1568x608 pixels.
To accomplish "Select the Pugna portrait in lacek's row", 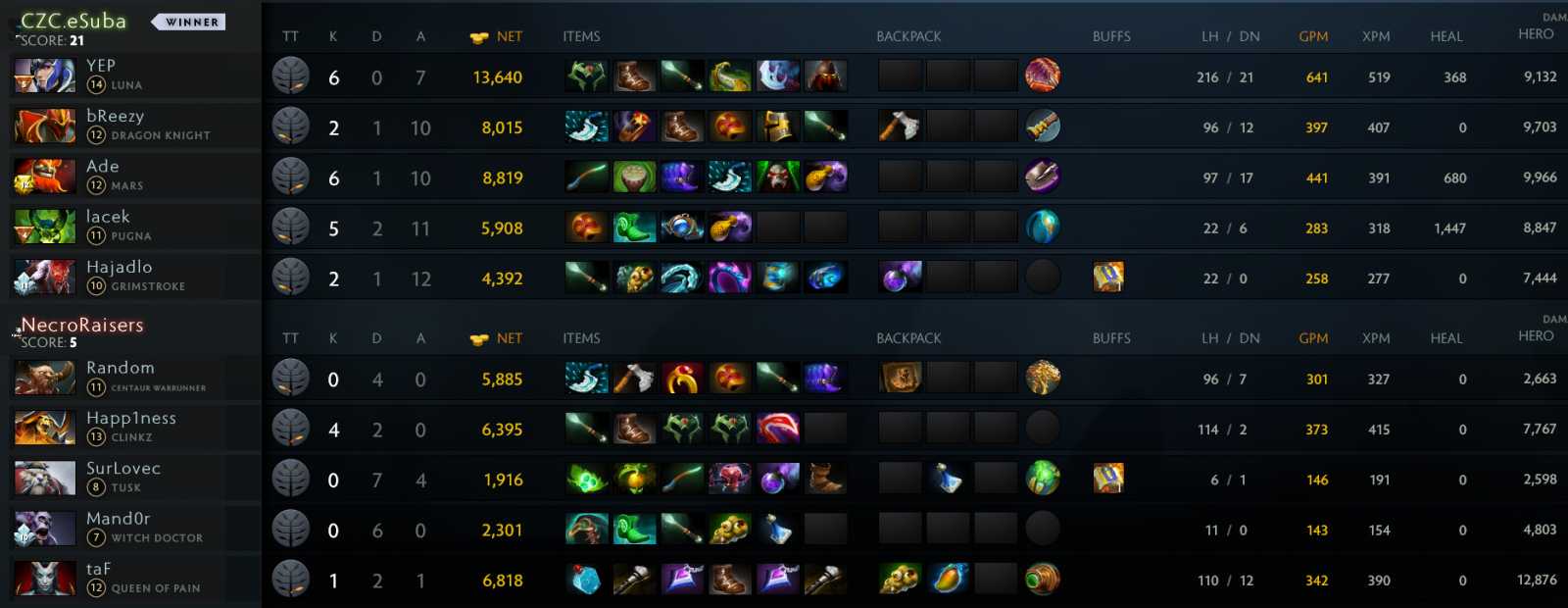I will [44, 227].
